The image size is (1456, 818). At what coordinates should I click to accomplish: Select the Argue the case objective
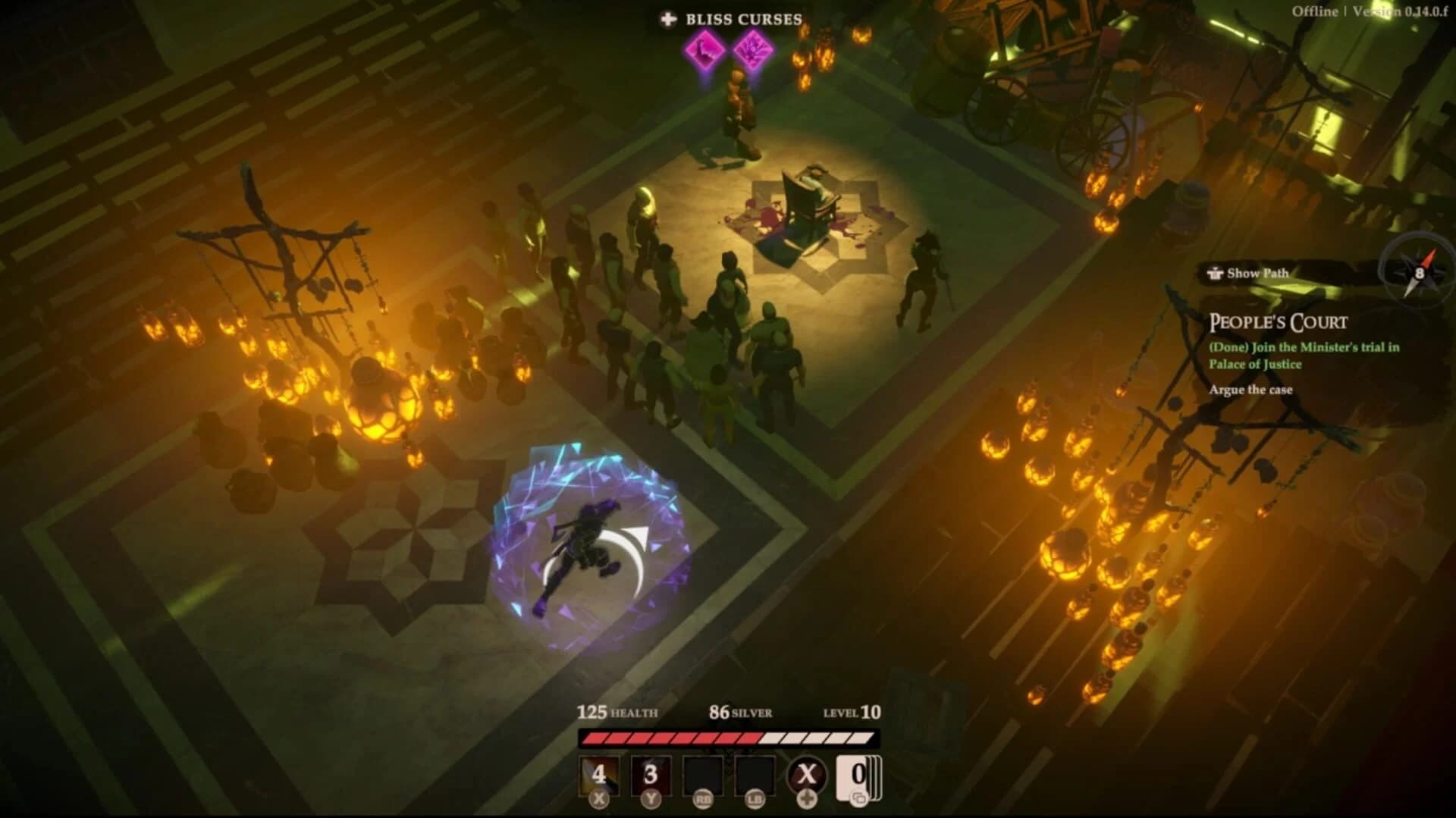(x=1253, y=390)
